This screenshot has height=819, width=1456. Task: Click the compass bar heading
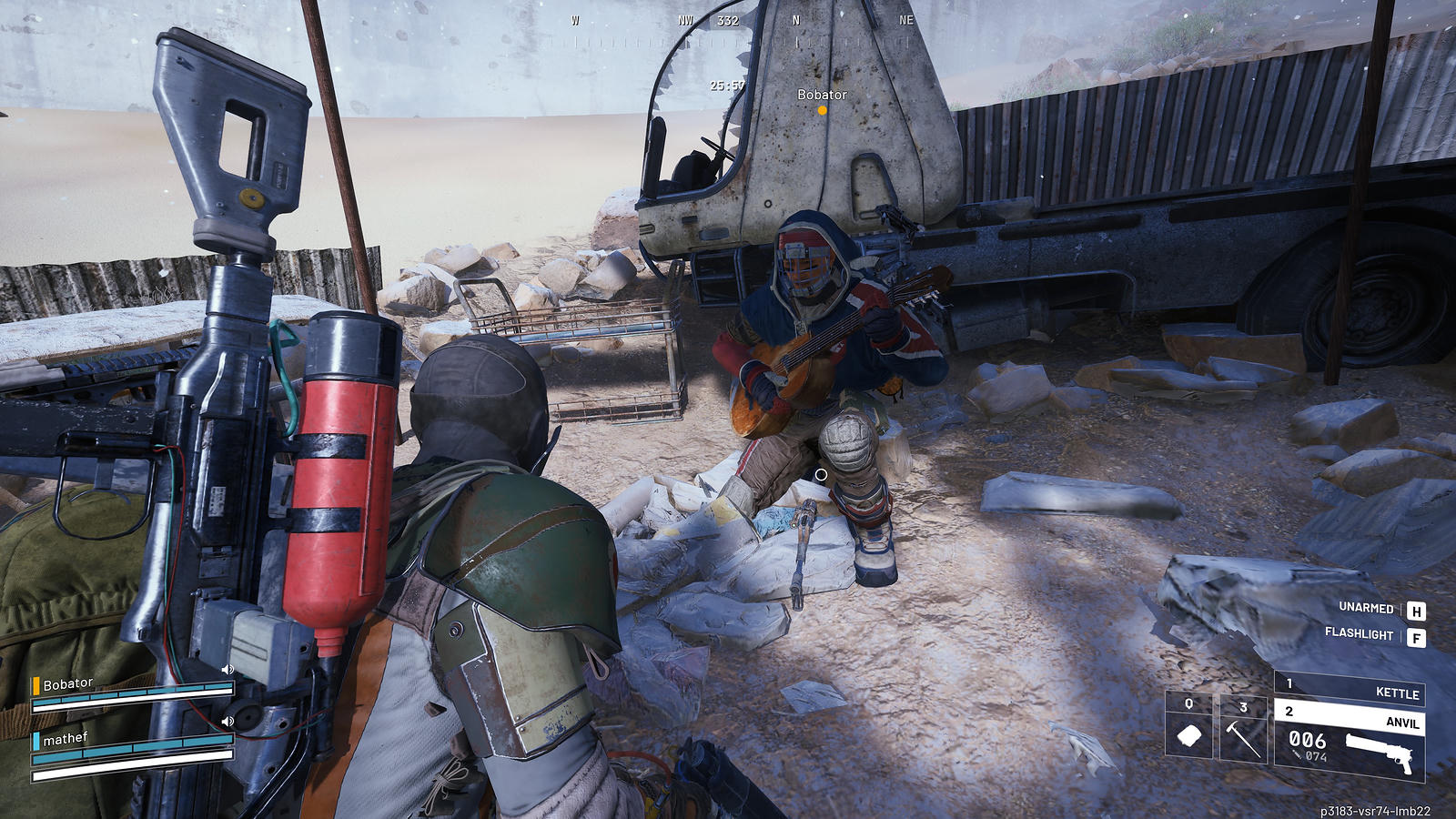pyautogui.click(x=728, y=21)
